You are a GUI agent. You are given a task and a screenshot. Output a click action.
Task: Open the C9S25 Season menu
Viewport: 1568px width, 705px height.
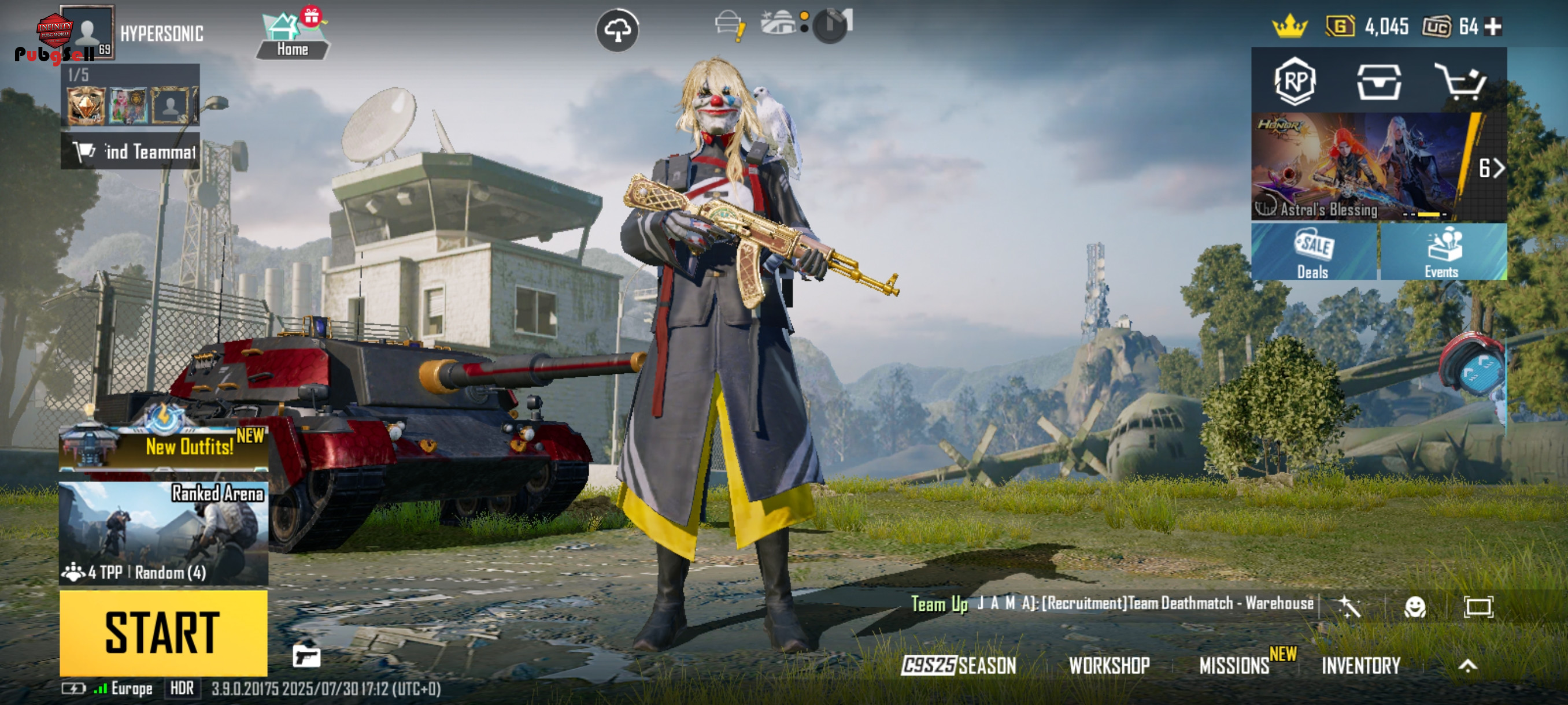pos(959,666)
